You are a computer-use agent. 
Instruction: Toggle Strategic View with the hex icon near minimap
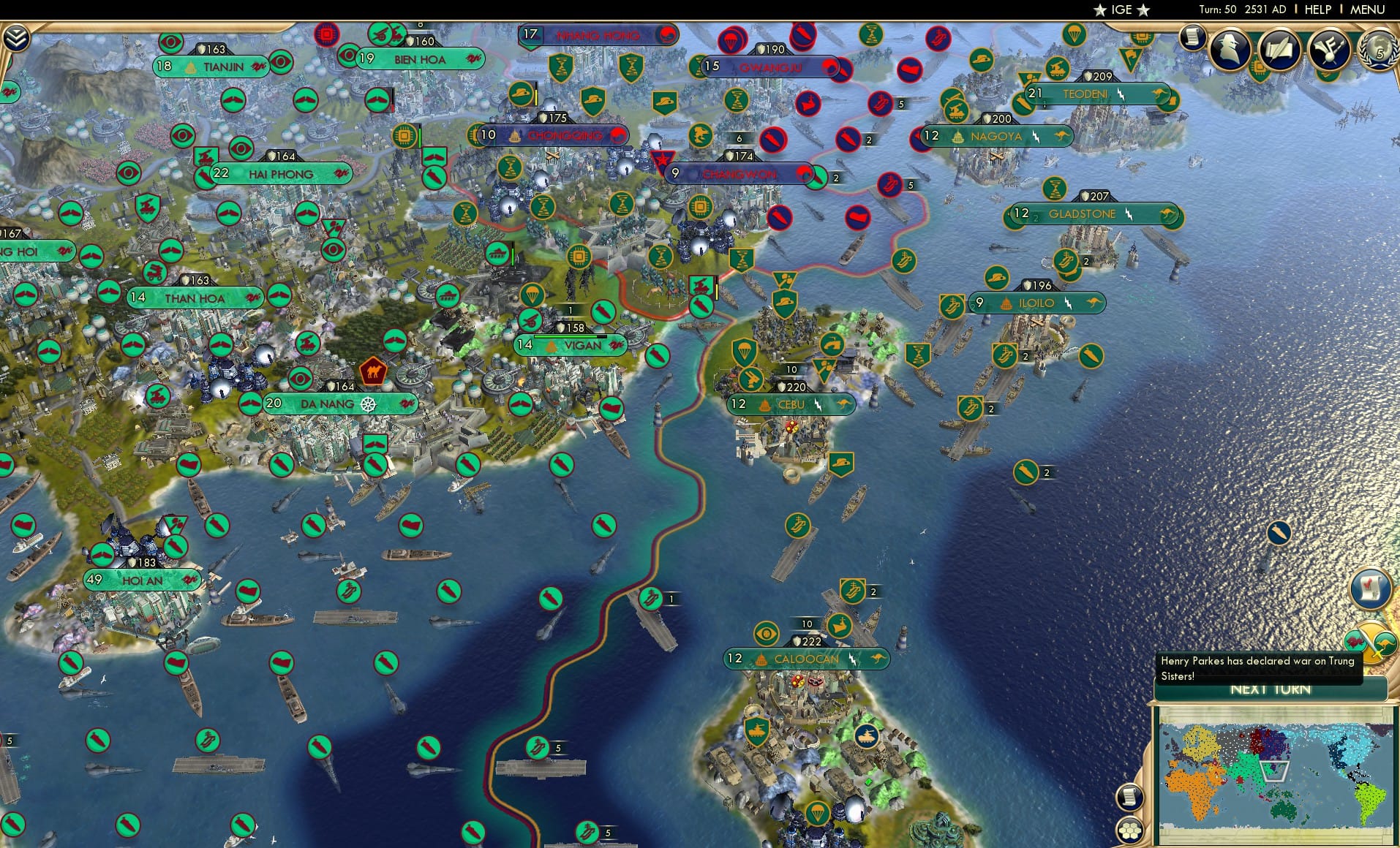1130,830
